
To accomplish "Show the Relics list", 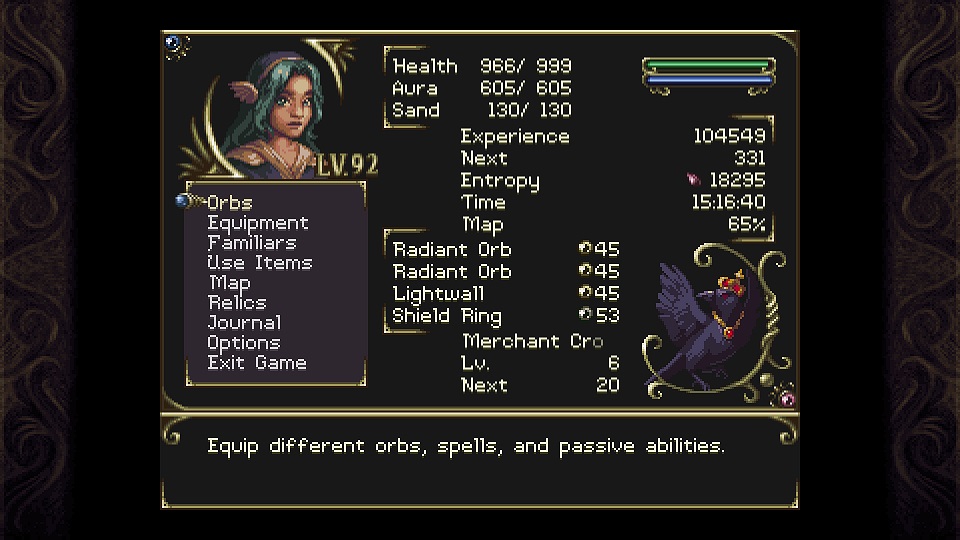I will point(237,303).
